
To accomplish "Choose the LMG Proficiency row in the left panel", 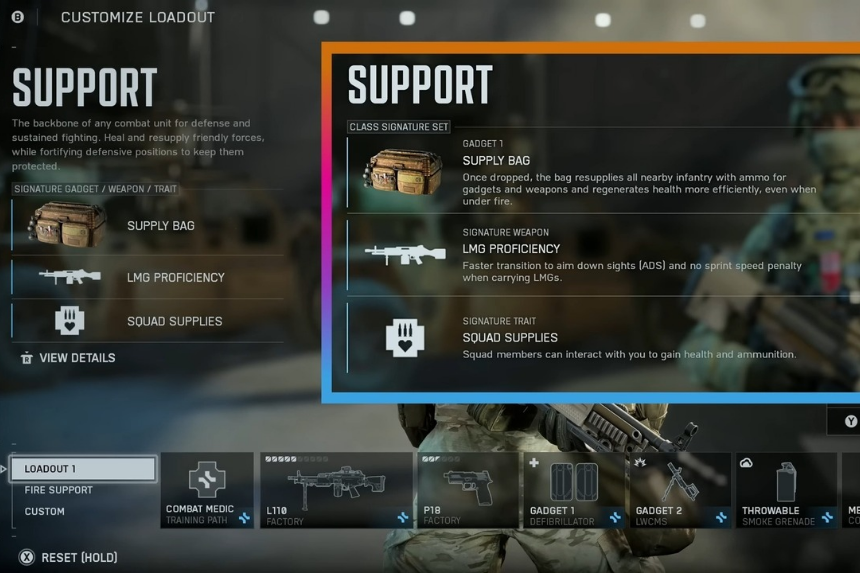I will point(147,277).
